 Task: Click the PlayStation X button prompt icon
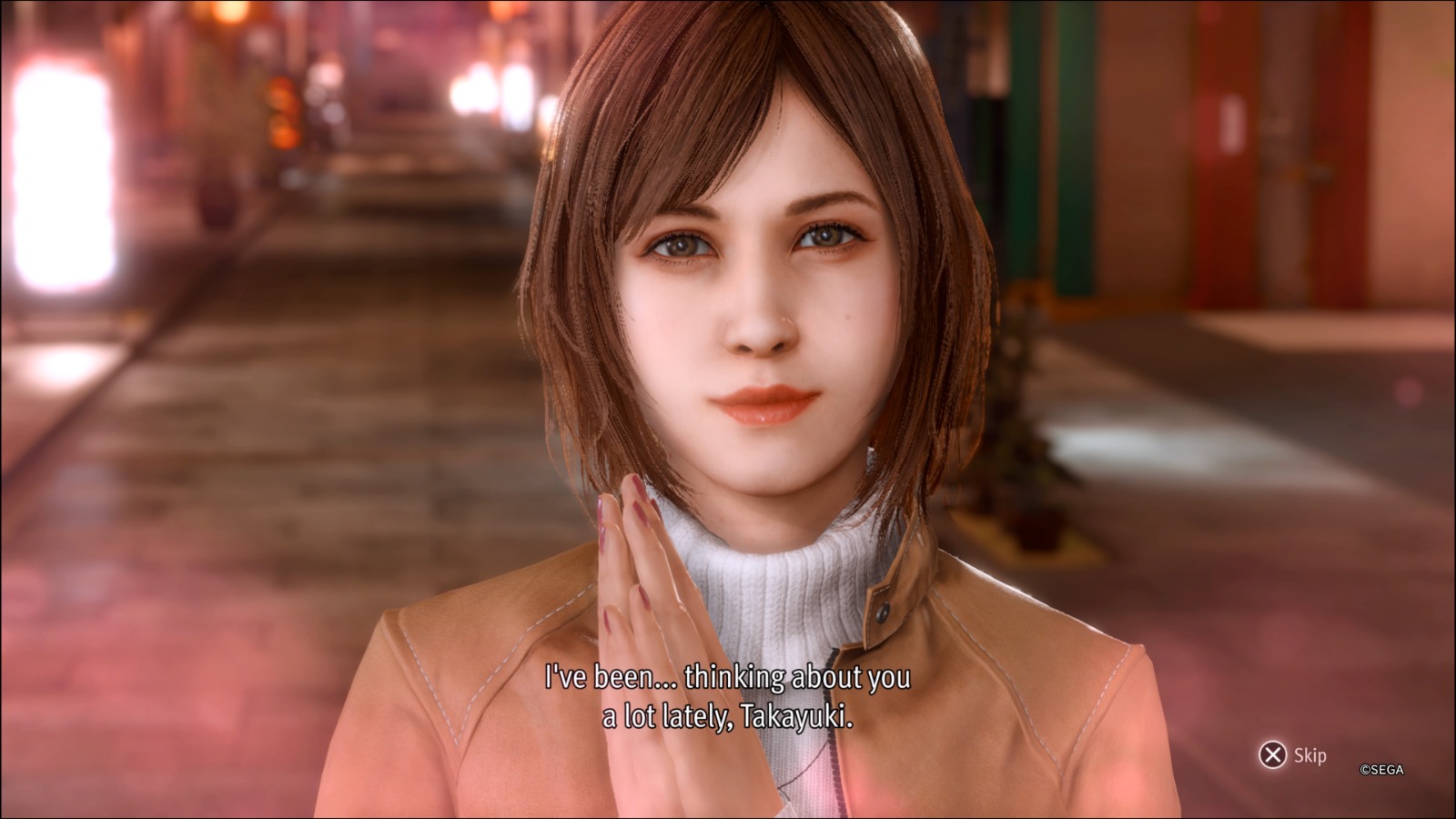coord(1274,753)
